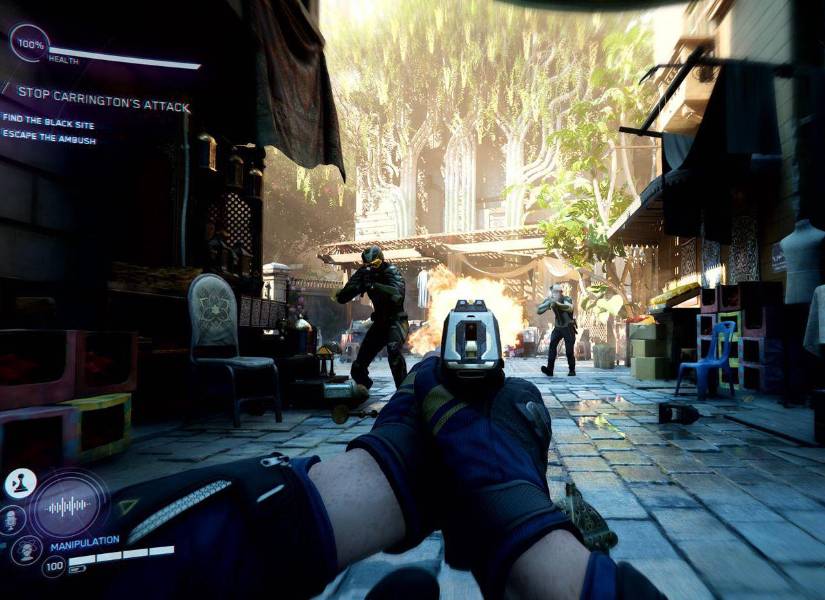Select the Stop Carrington's Attack objective

pos(103,106)
